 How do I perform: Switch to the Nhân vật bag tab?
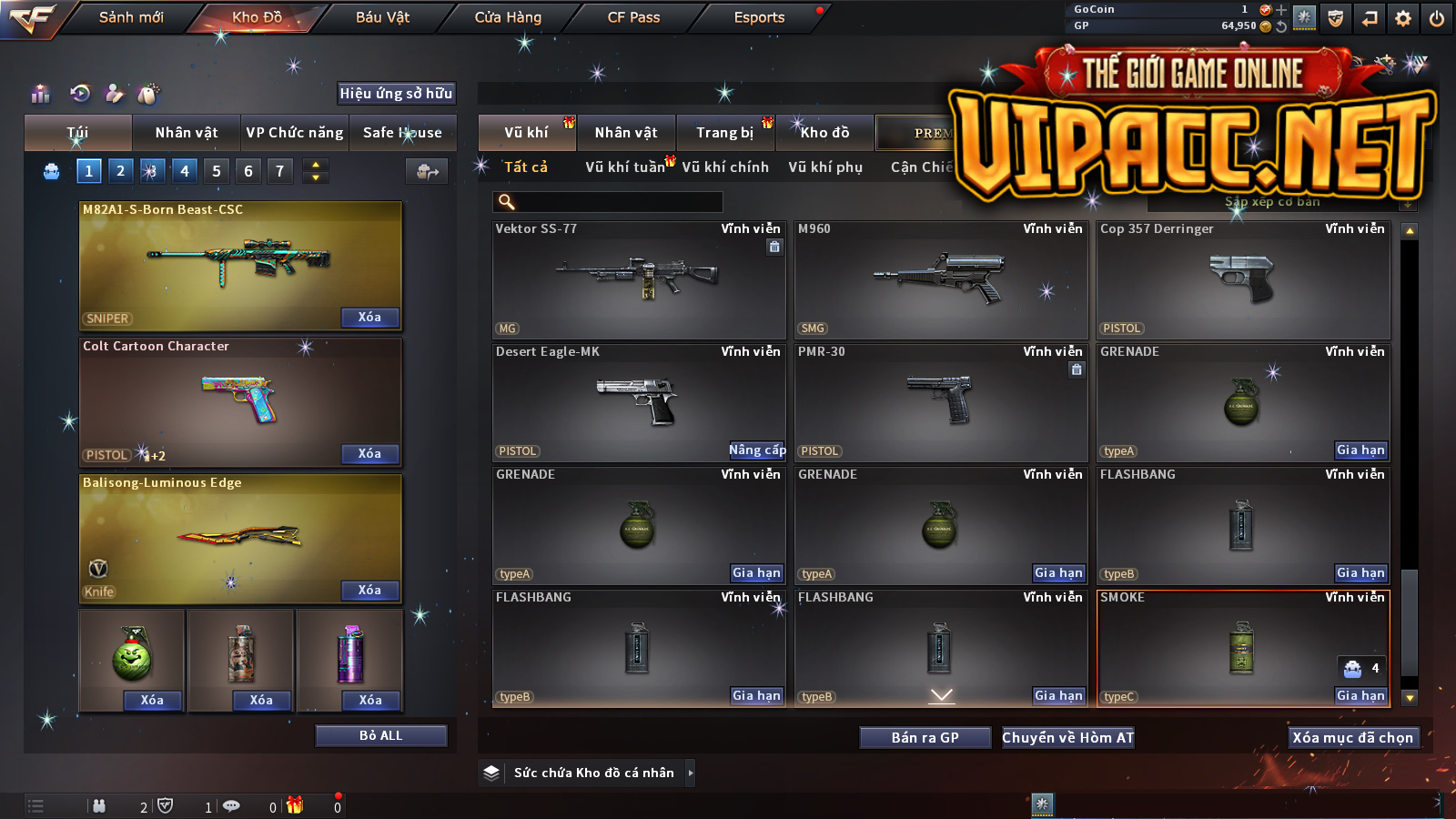coord(187,133)
